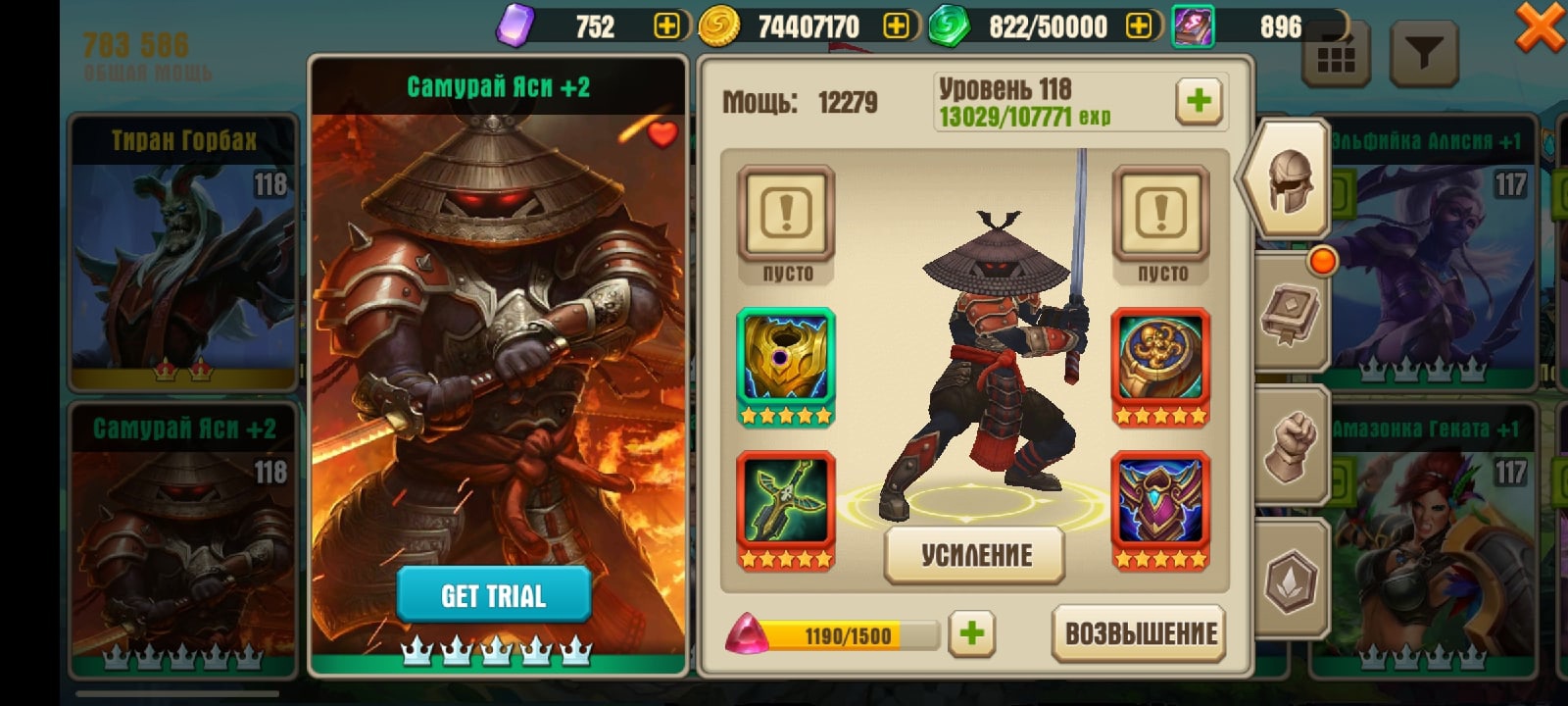
Task: Open the Усиление upgrade button
Action: coord(975,555)
